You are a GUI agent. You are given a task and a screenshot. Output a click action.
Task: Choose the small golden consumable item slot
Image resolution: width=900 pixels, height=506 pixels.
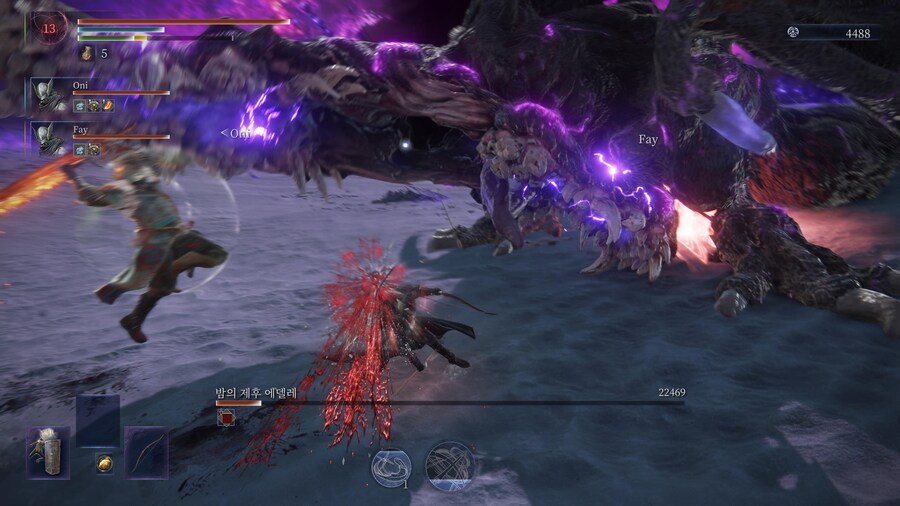(x=103, y=462)
